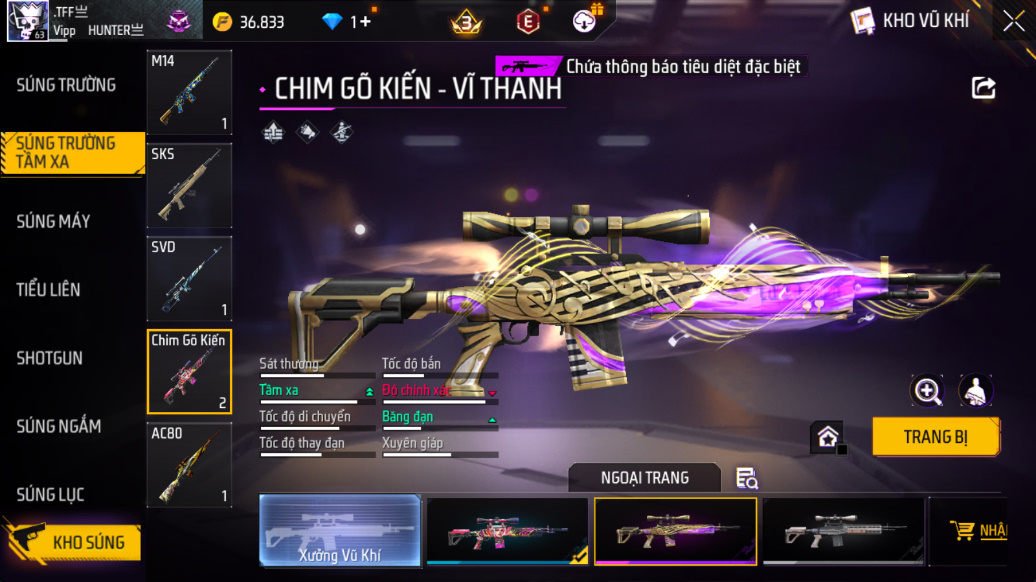Viewport: 1036px width, 582px height.
Task: Switch to the SÚNG TRƯỜNG category
Action: click(66, 85)
